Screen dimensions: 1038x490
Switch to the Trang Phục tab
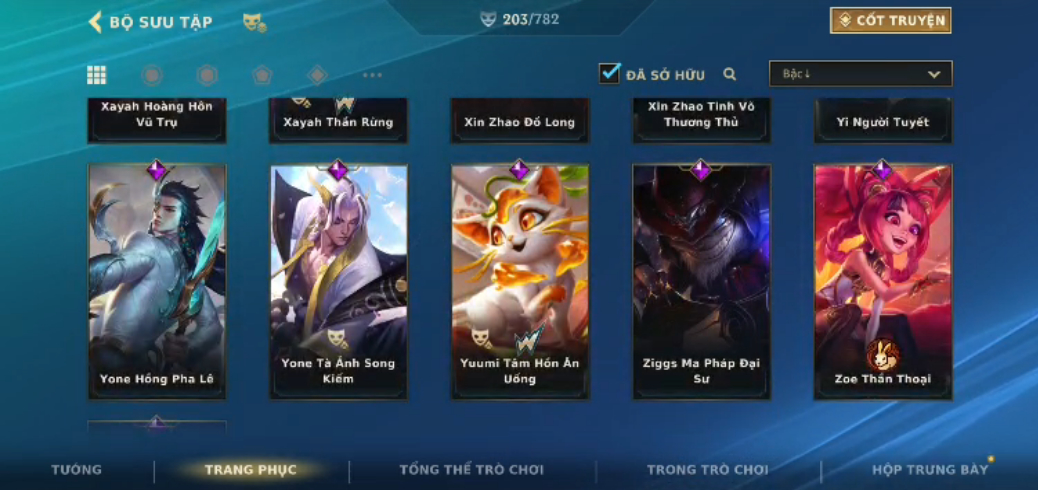pos(251,470)
